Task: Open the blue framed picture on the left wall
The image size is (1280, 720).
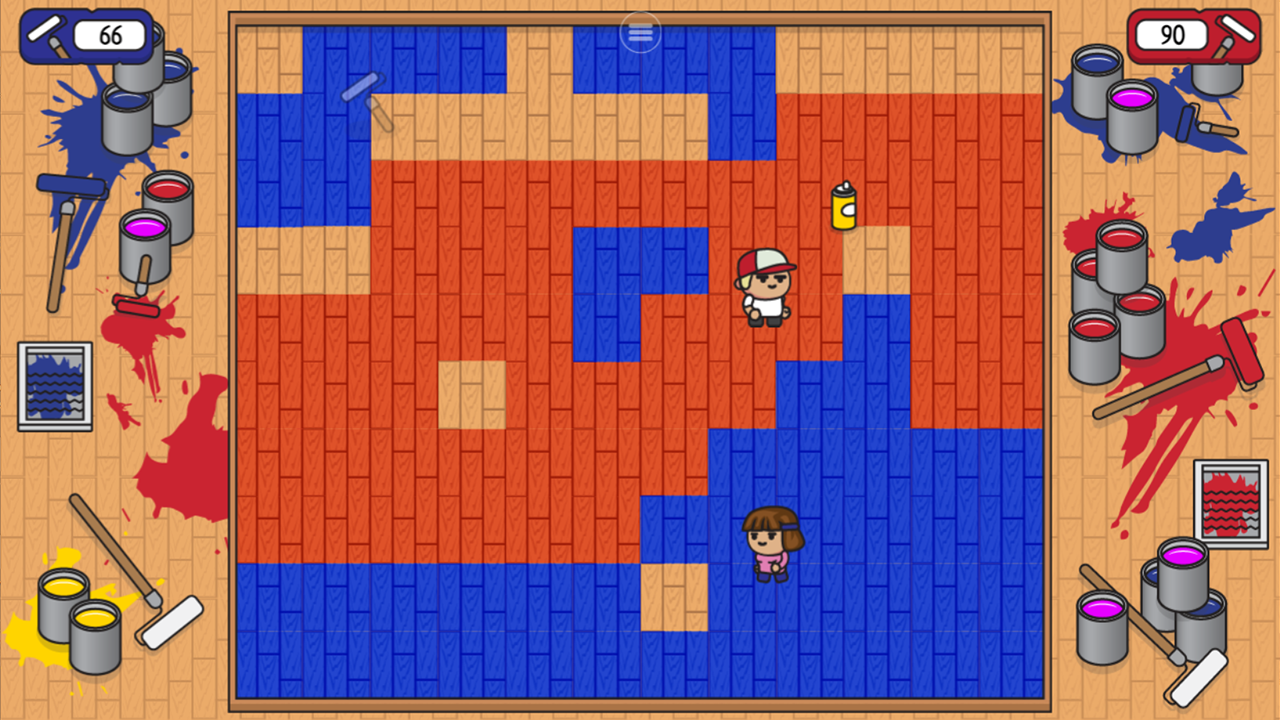Action: click(x=53, y=385)
